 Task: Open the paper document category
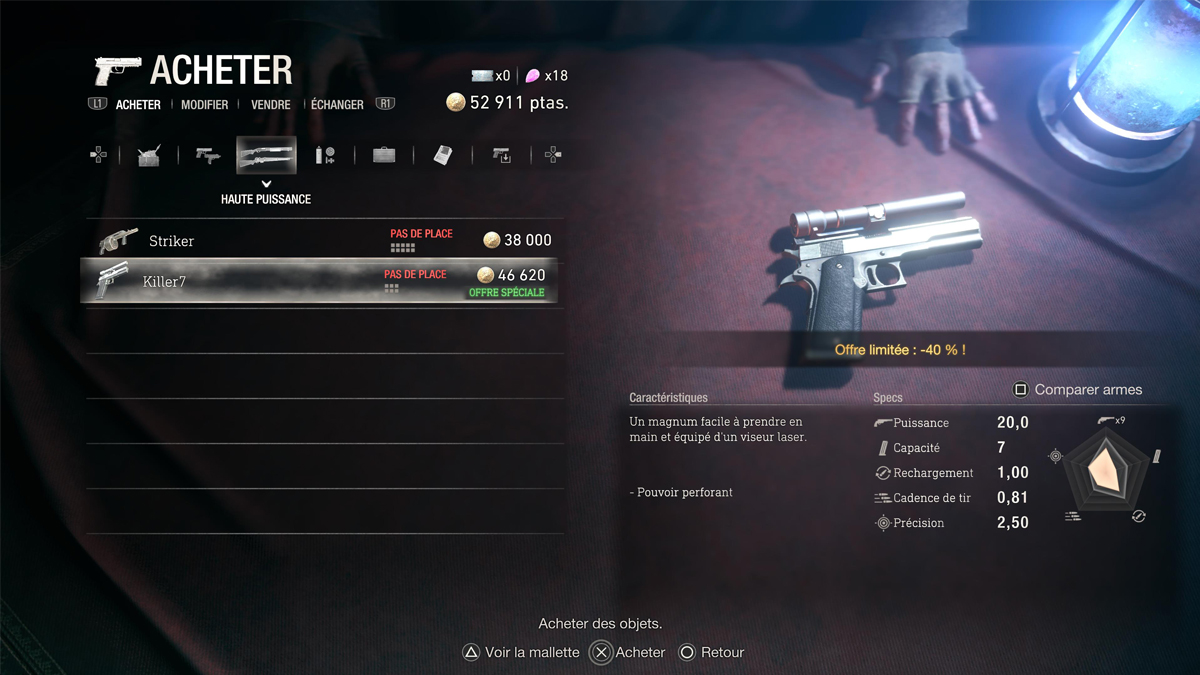[443, 155]
